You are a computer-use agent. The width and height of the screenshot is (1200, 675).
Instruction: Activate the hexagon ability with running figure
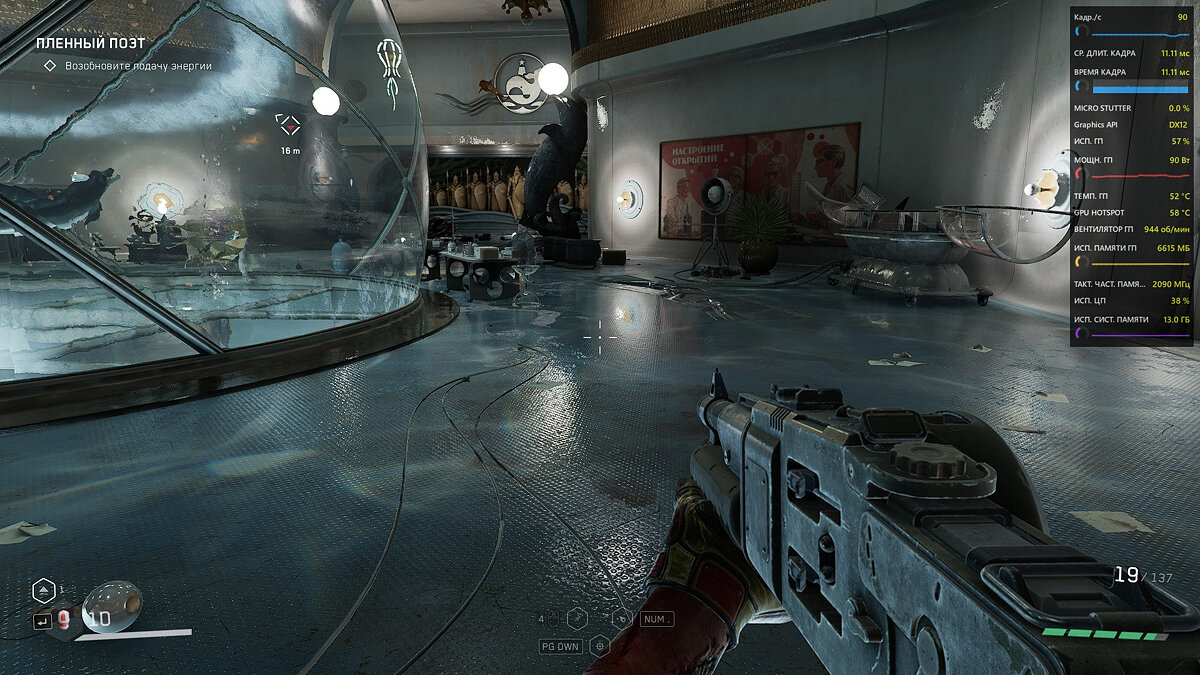[577, 619]
